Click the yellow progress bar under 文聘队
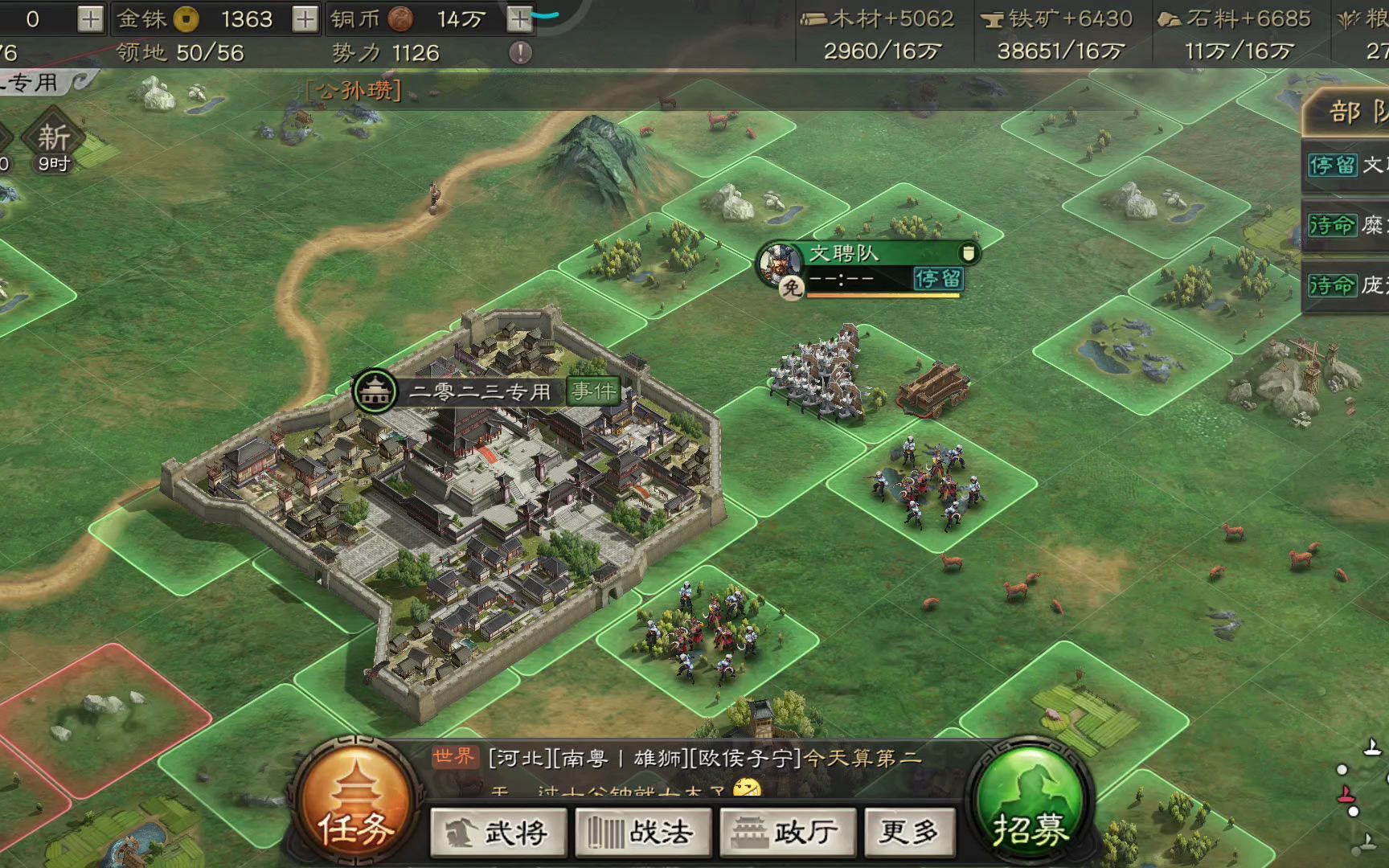The width and height of the screenshot is (1389, 868). pyautogui.click(x=884, y=297)
